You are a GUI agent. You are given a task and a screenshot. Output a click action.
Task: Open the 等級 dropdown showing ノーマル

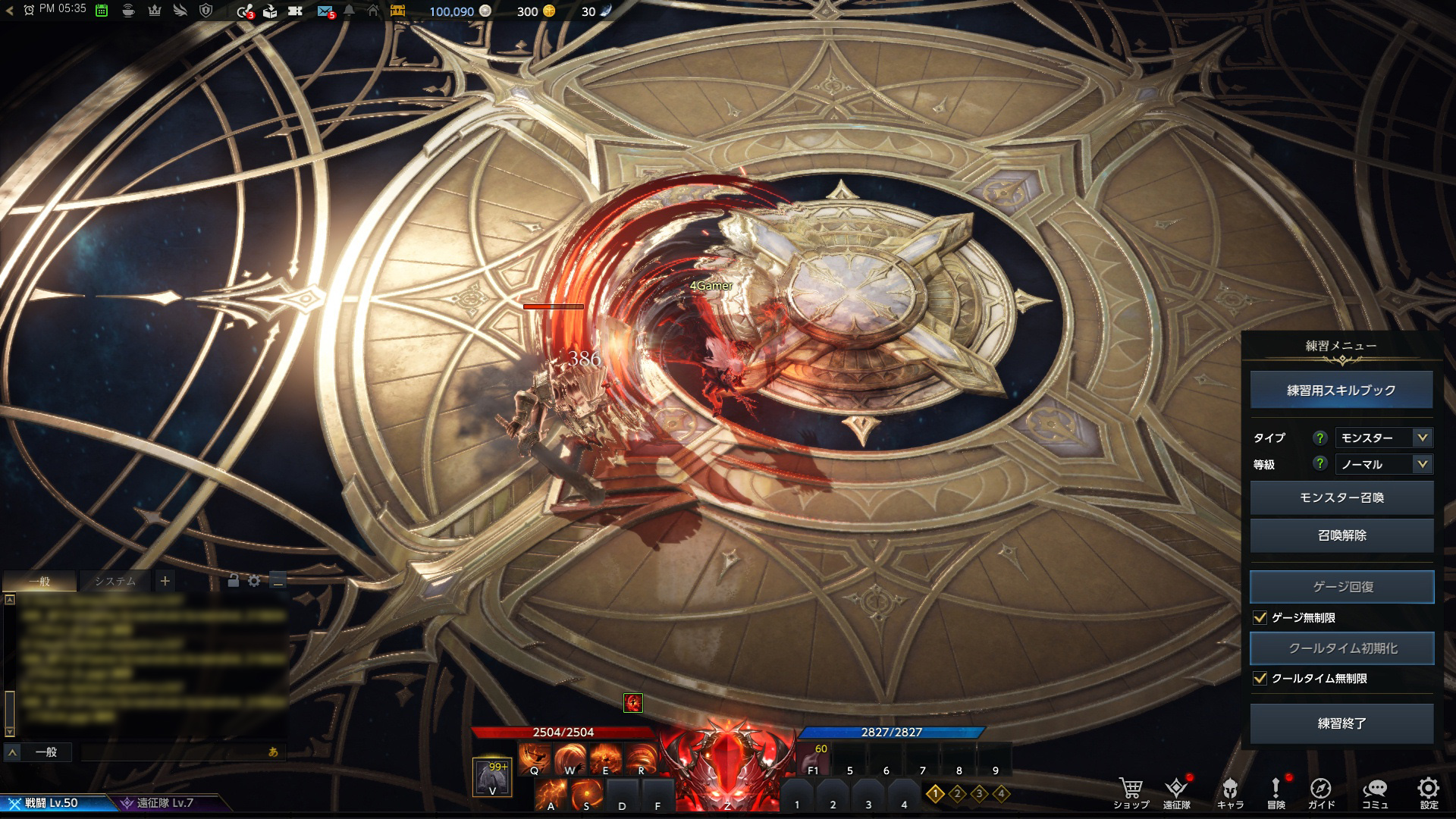(x=1382, y=464)
